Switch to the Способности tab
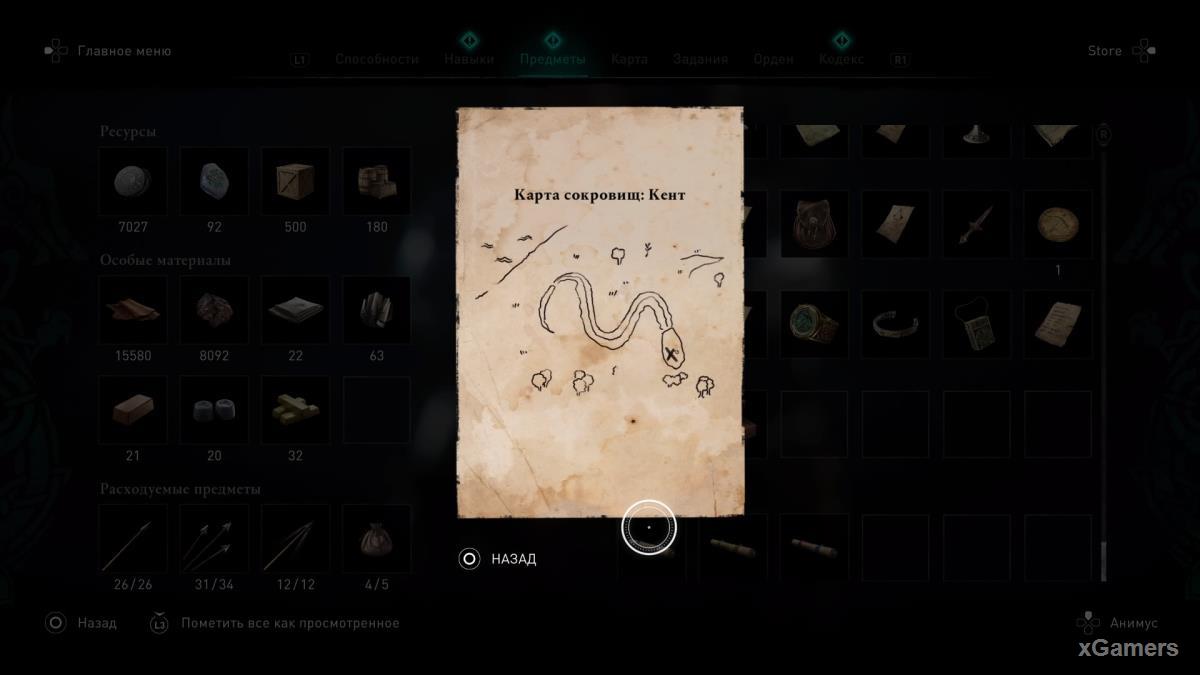Viewport: 1200px width, 675px height. (x=376, y=59)
